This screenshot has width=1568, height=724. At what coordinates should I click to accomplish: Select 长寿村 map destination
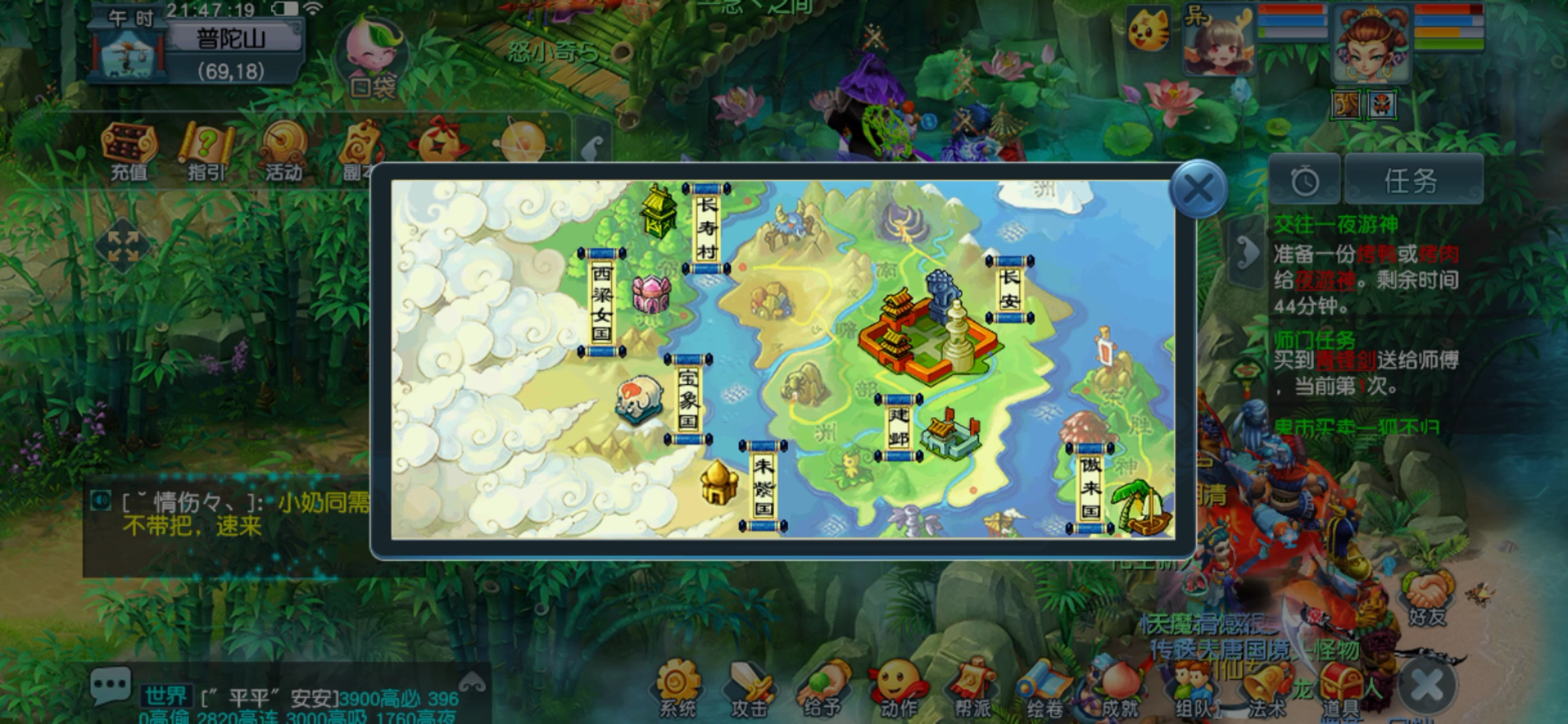pos(706,228)
